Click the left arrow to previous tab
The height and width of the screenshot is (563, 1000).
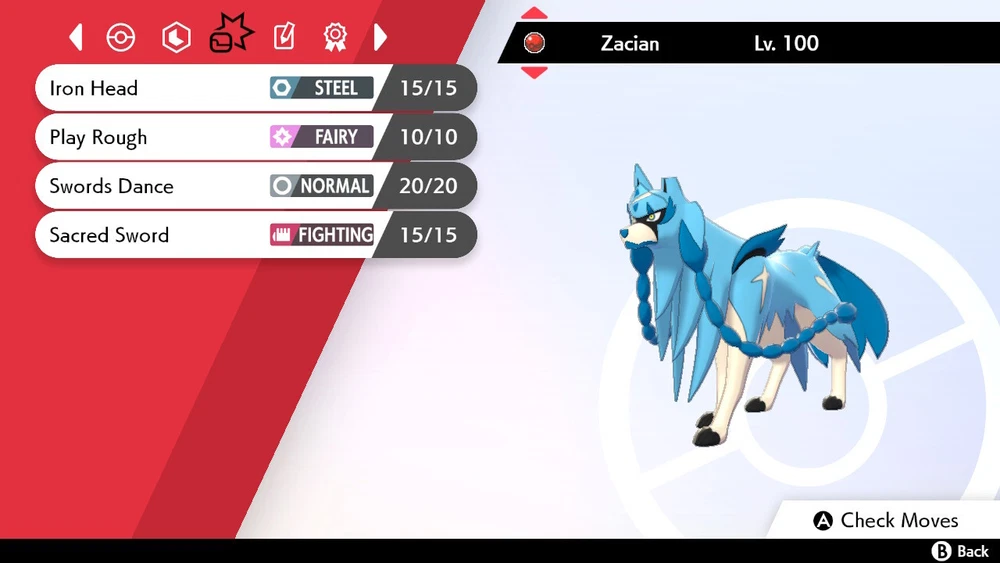[76, 38]
